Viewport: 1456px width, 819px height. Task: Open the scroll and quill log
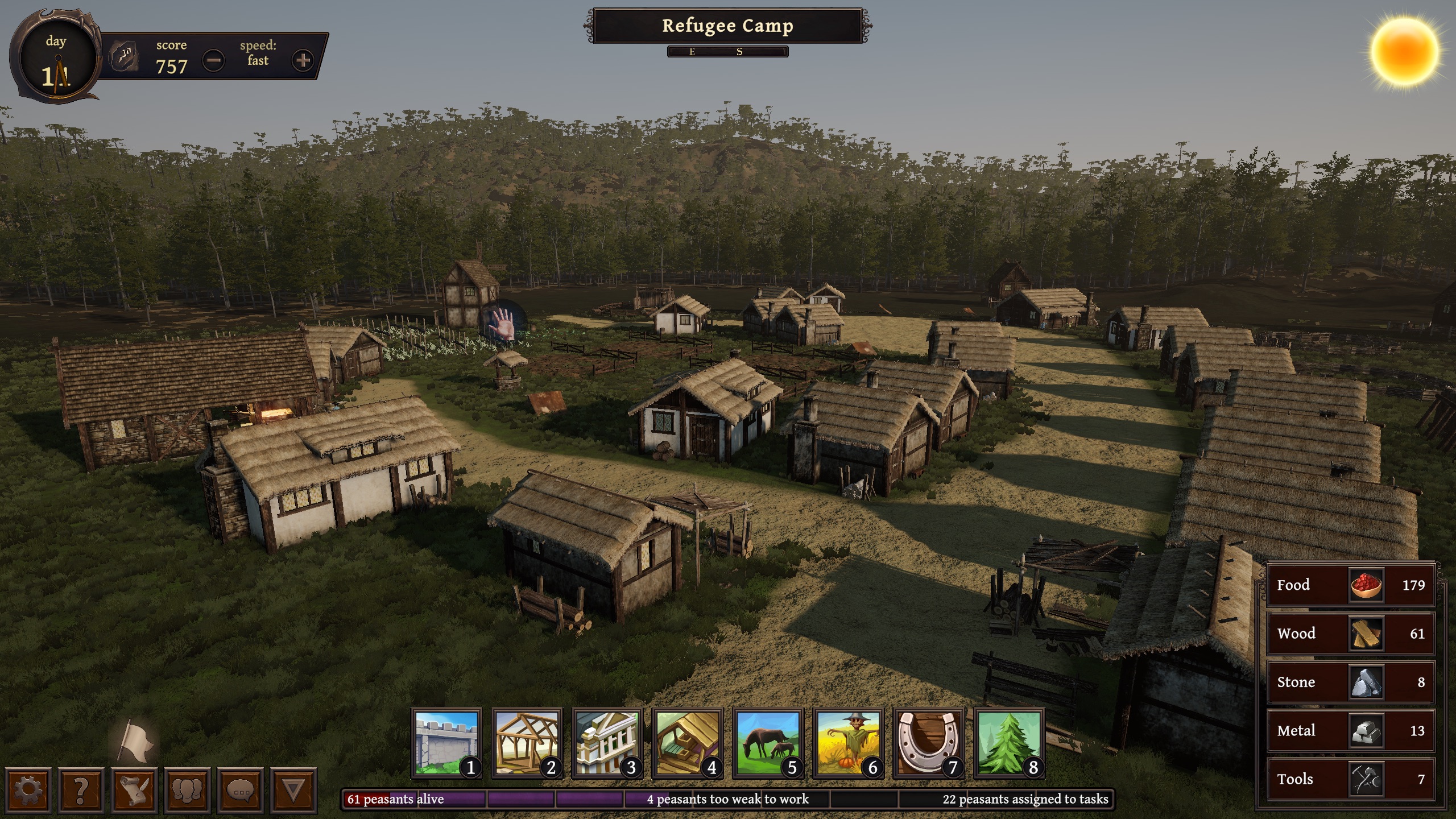pos(134,789)
